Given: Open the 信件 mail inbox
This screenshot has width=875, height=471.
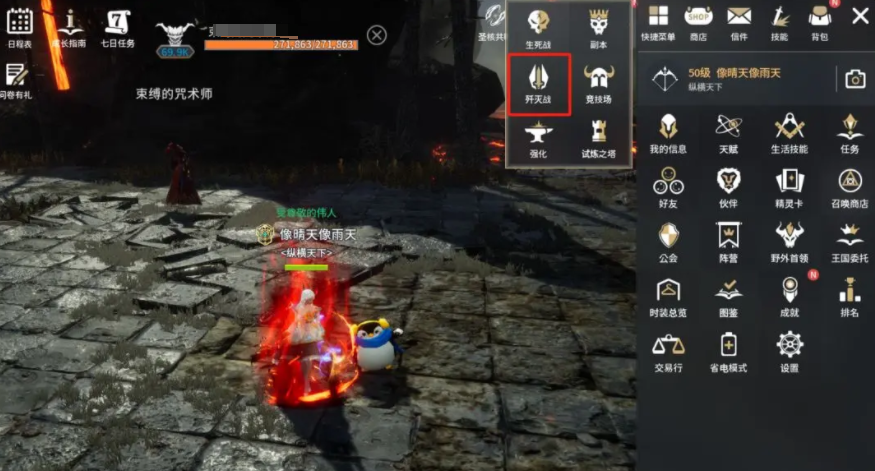Looking at the screenshot, I should click(739, 21).
